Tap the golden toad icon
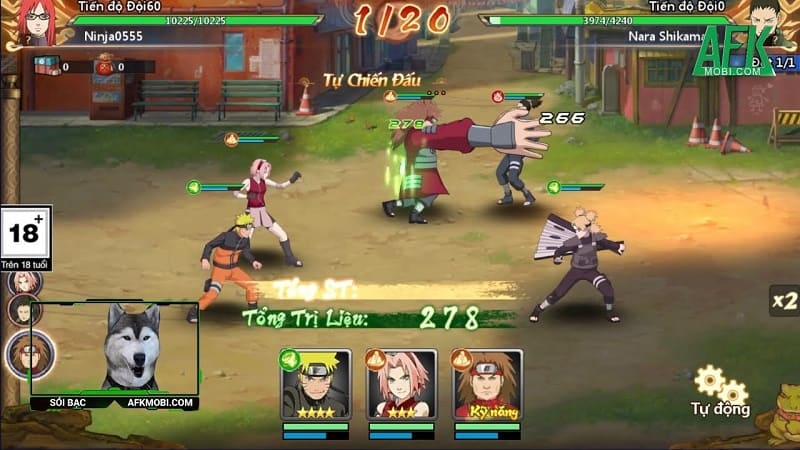 coord(779,418)
